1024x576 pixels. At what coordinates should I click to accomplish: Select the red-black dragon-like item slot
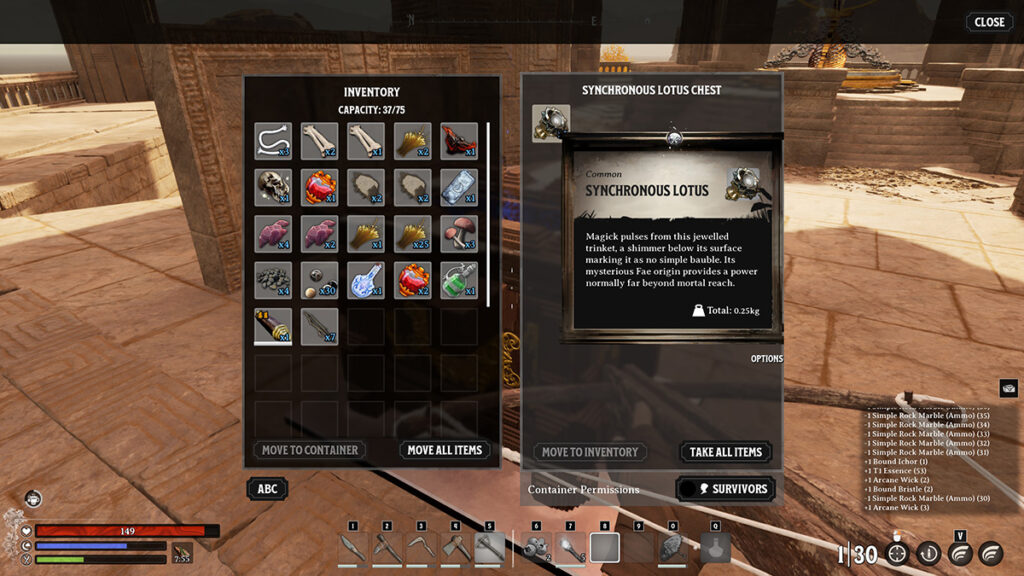coord(459,141)
